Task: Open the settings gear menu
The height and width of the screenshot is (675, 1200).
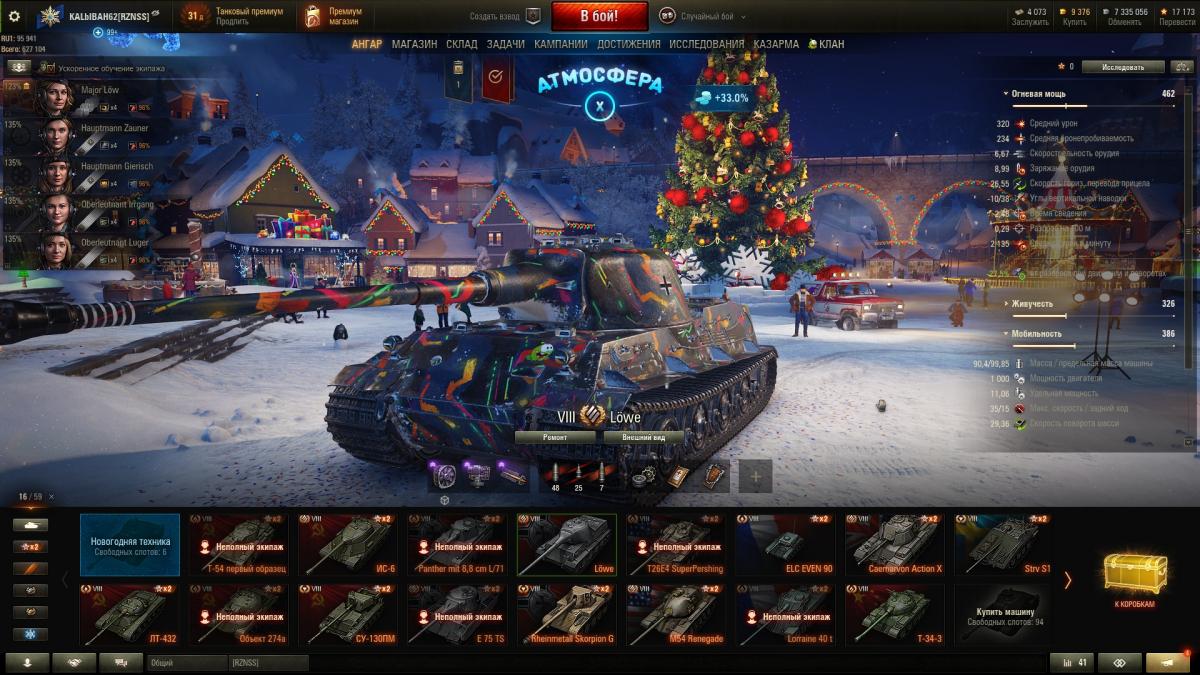Action: click(x=14, y=16)
